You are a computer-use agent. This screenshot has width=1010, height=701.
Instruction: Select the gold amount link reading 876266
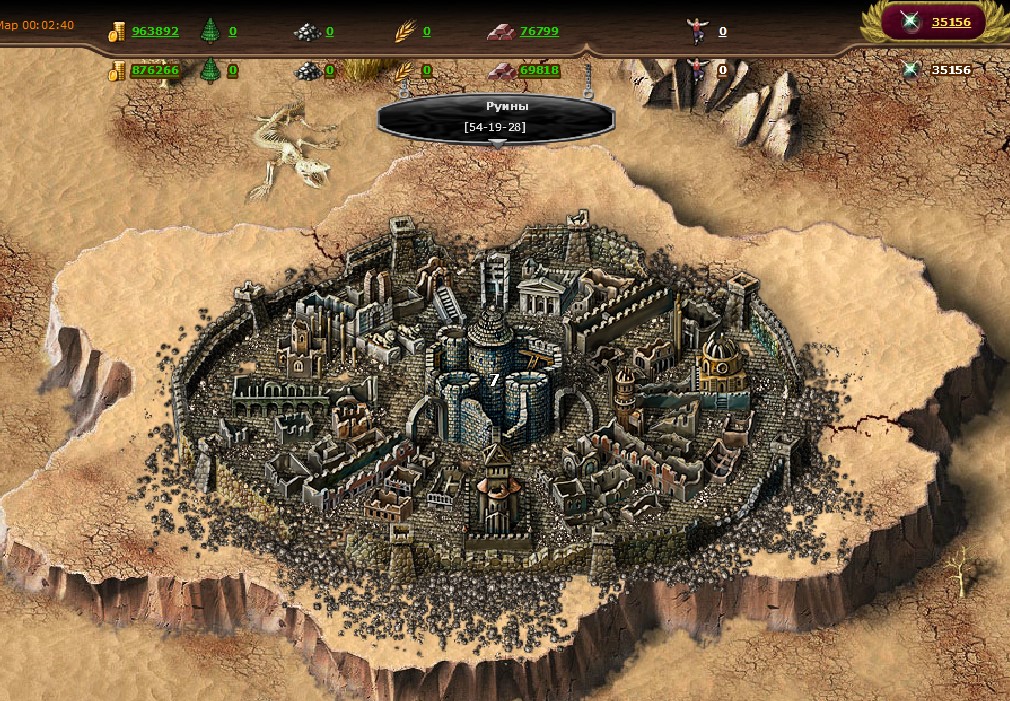click(155, 71)
